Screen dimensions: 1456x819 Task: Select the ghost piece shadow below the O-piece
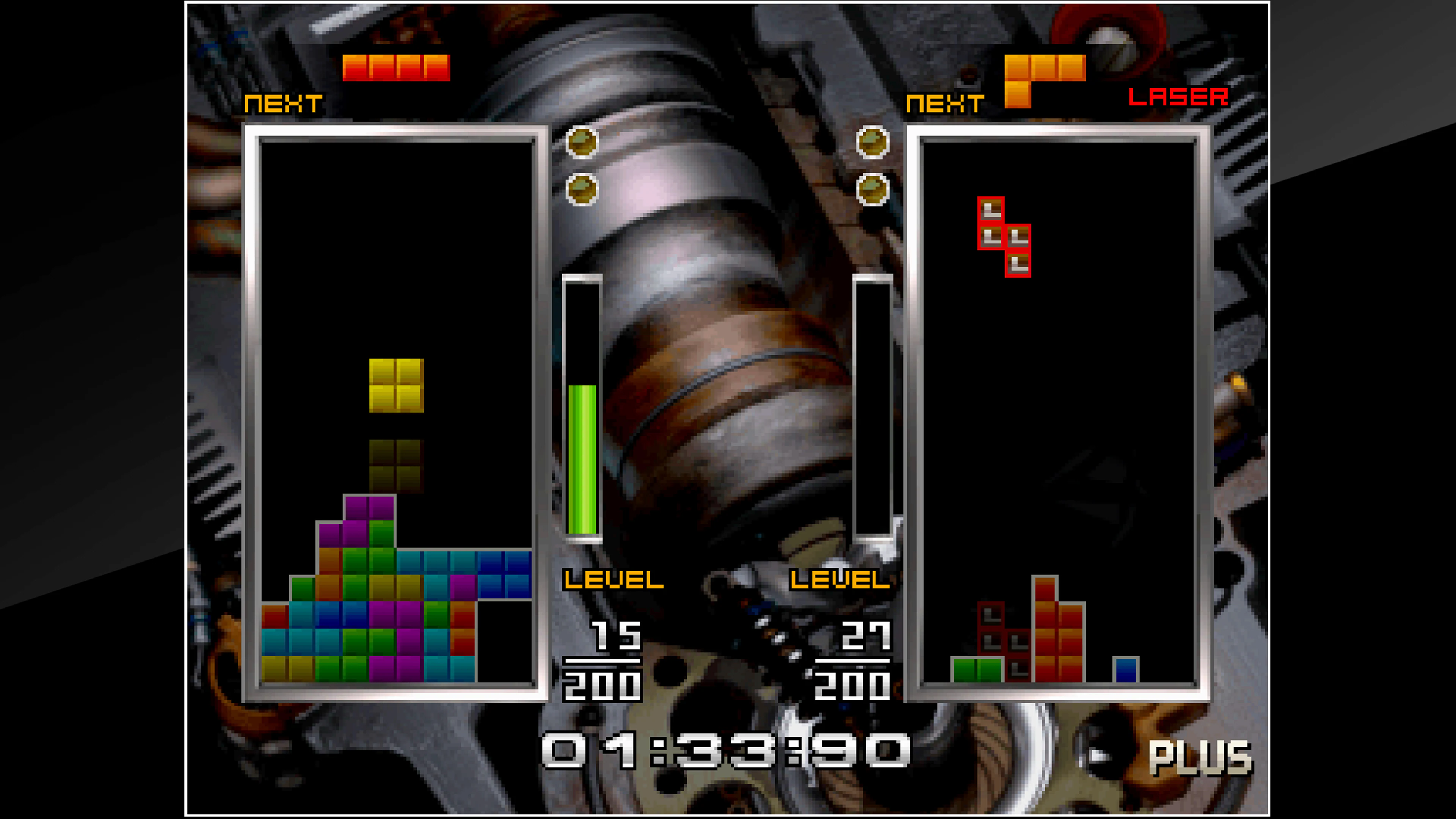coord(395,466)
